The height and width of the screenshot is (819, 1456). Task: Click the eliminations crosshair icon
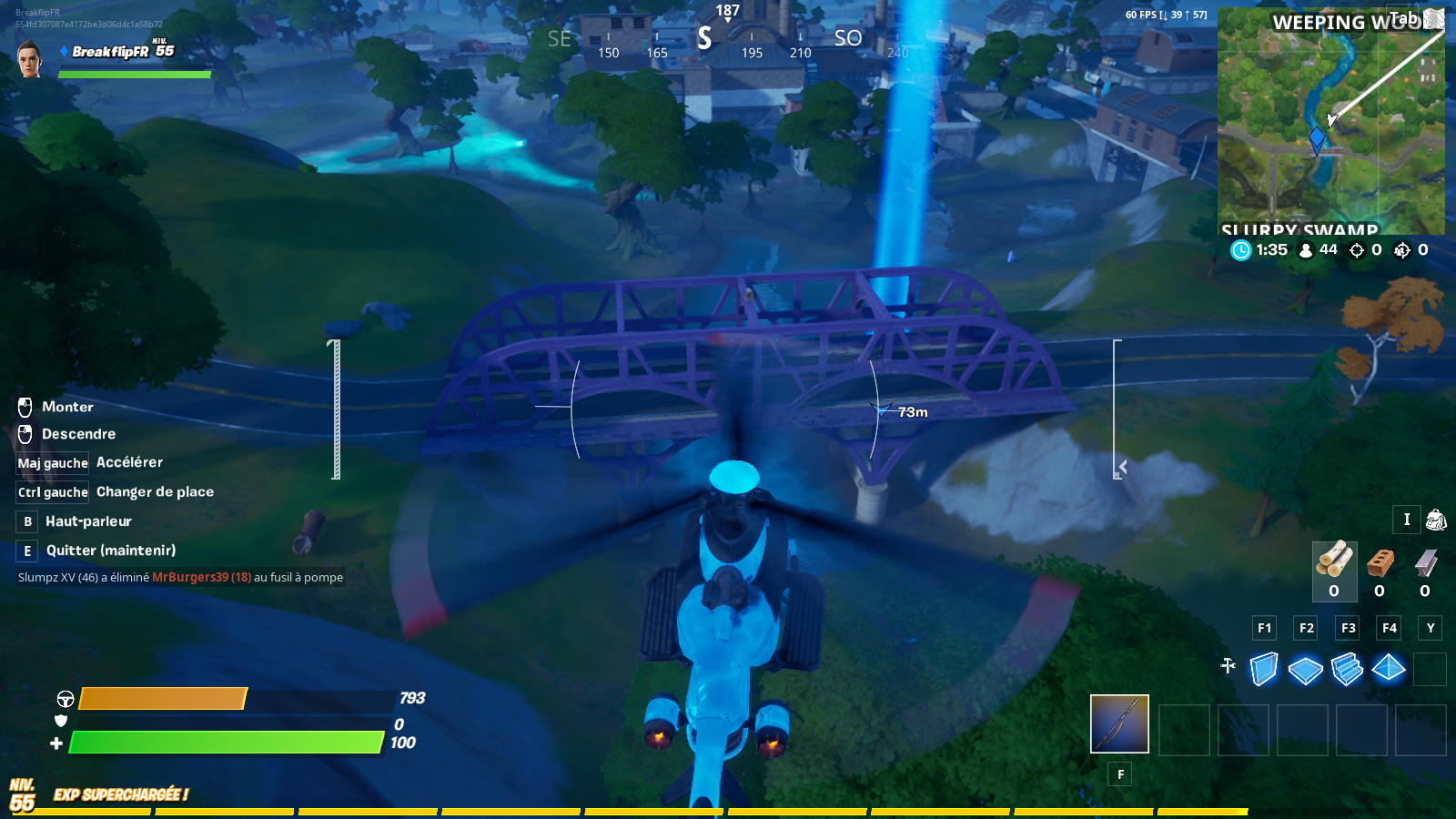pyautogui.click(x=1357, y=251)
